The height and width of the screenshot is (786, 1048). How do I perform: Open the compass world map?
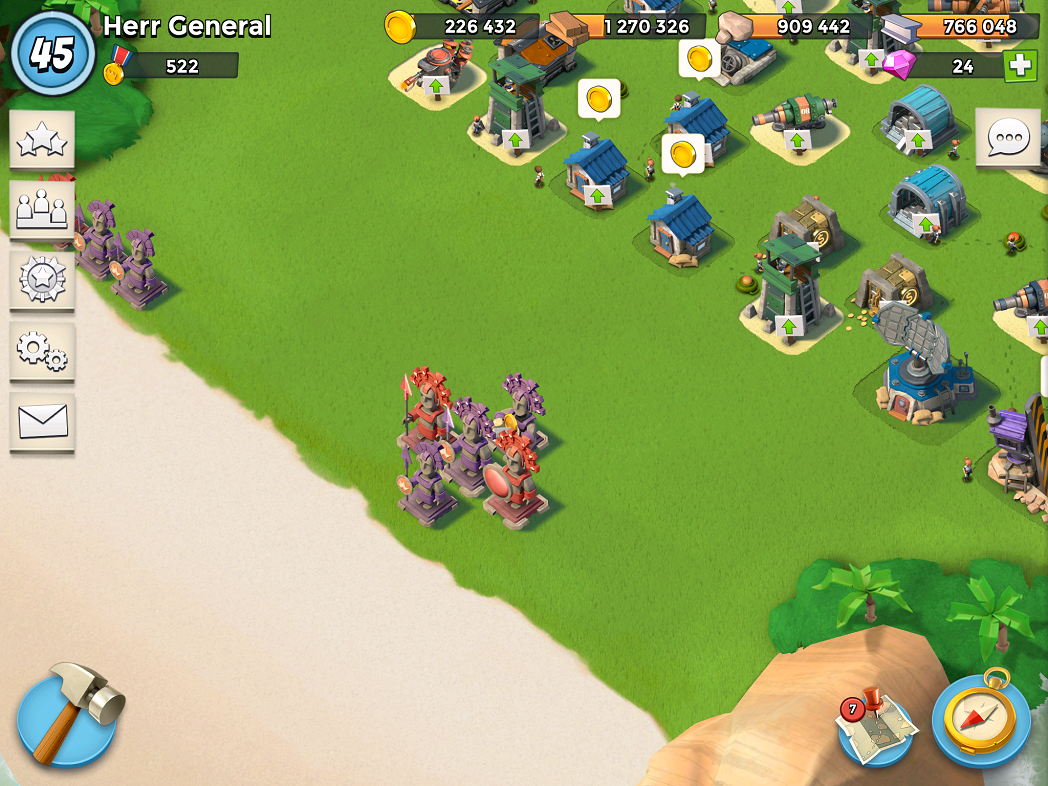tap(981, 718)
